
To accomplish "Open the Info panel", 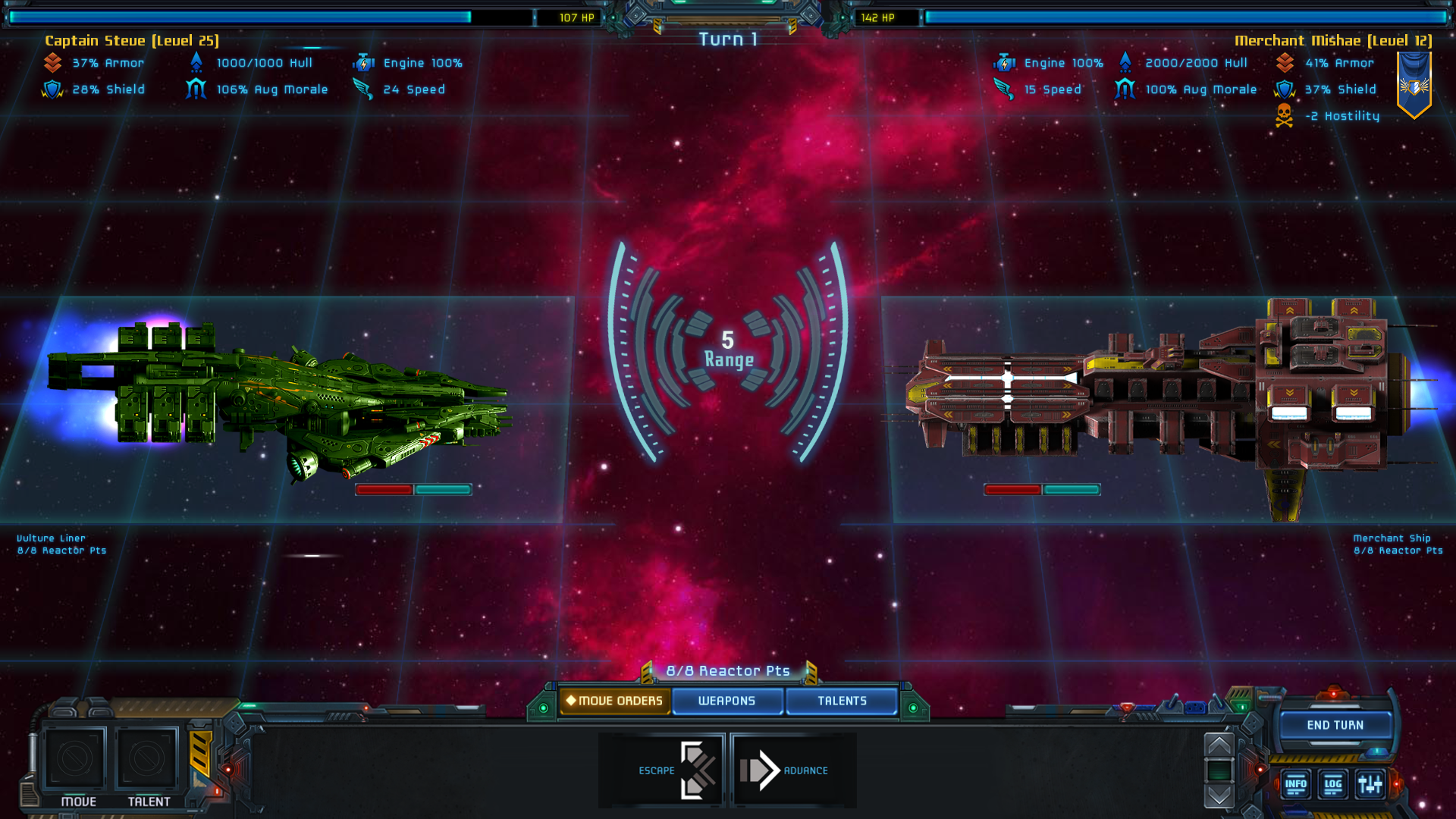I will (x=1295, y=784).
